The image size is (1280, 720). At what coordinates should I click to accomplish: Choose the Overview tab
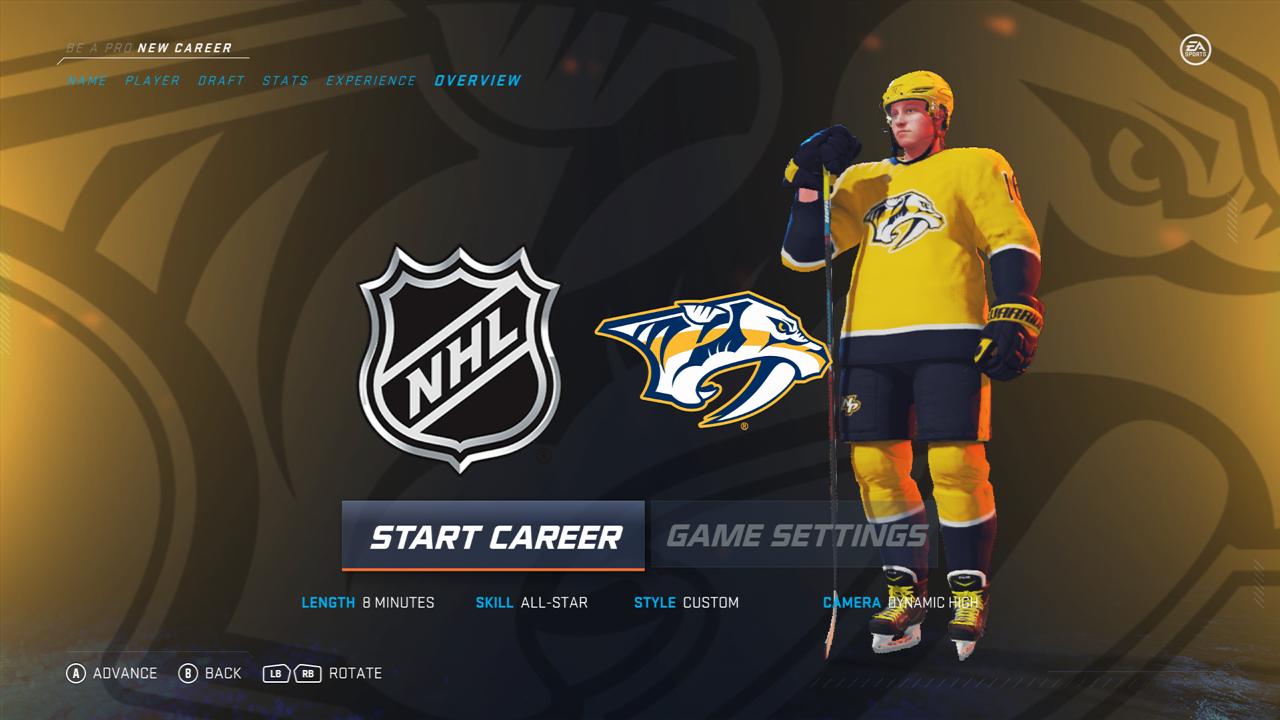pyautogui.click(x=478, y=81)
